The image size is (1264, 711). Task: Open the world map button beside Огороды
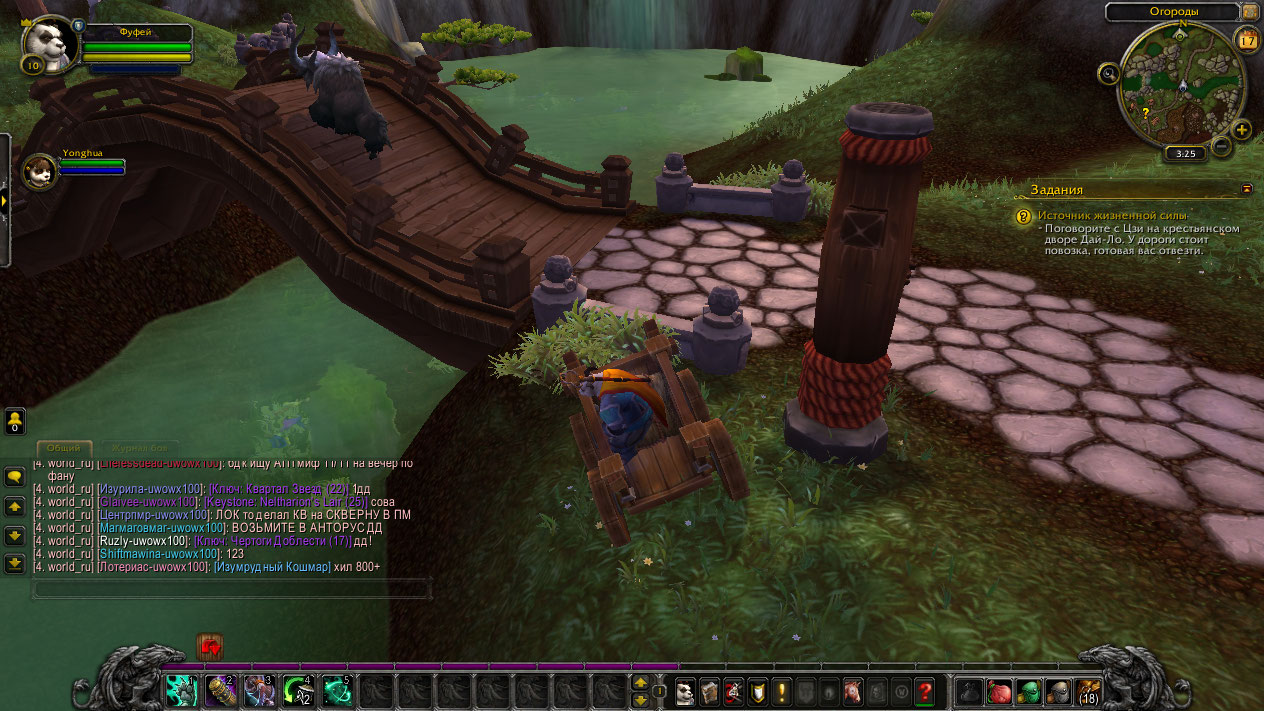[1250, 11]
